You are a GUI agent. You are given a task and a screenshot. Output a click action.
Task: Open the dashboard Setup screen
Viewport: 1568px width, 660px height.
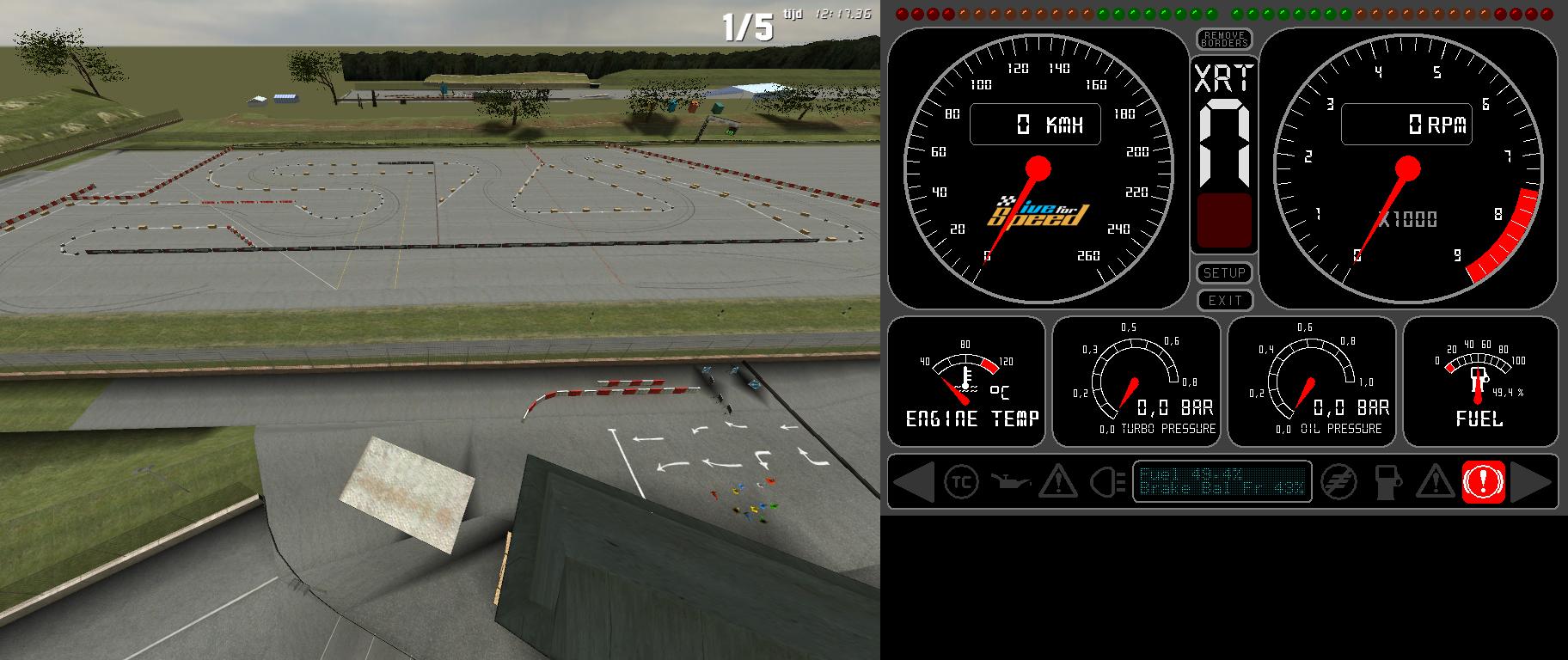[x=1224, y=273]
